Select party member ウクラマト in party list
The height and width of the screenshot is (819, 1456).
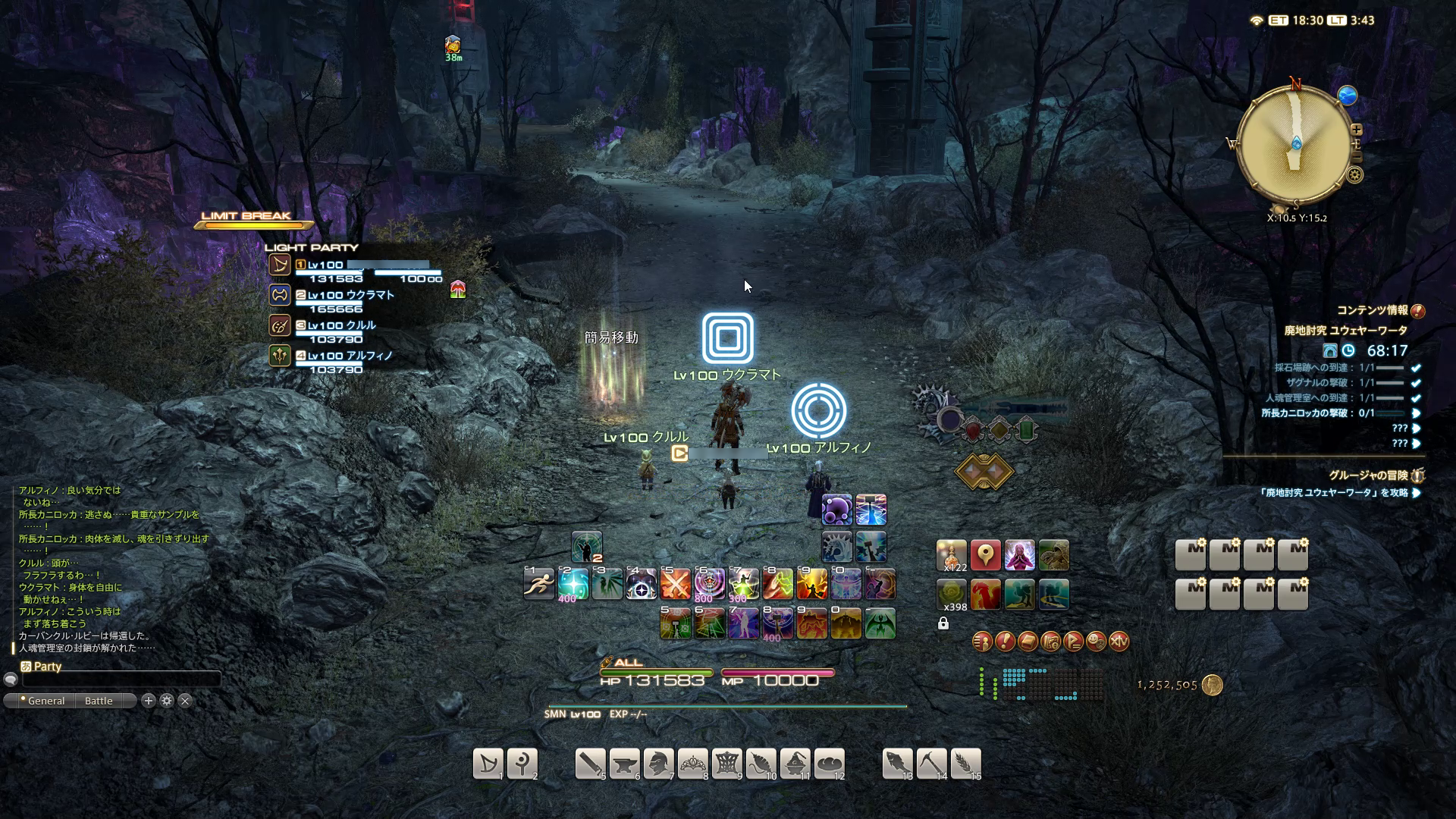pos(350,295)
